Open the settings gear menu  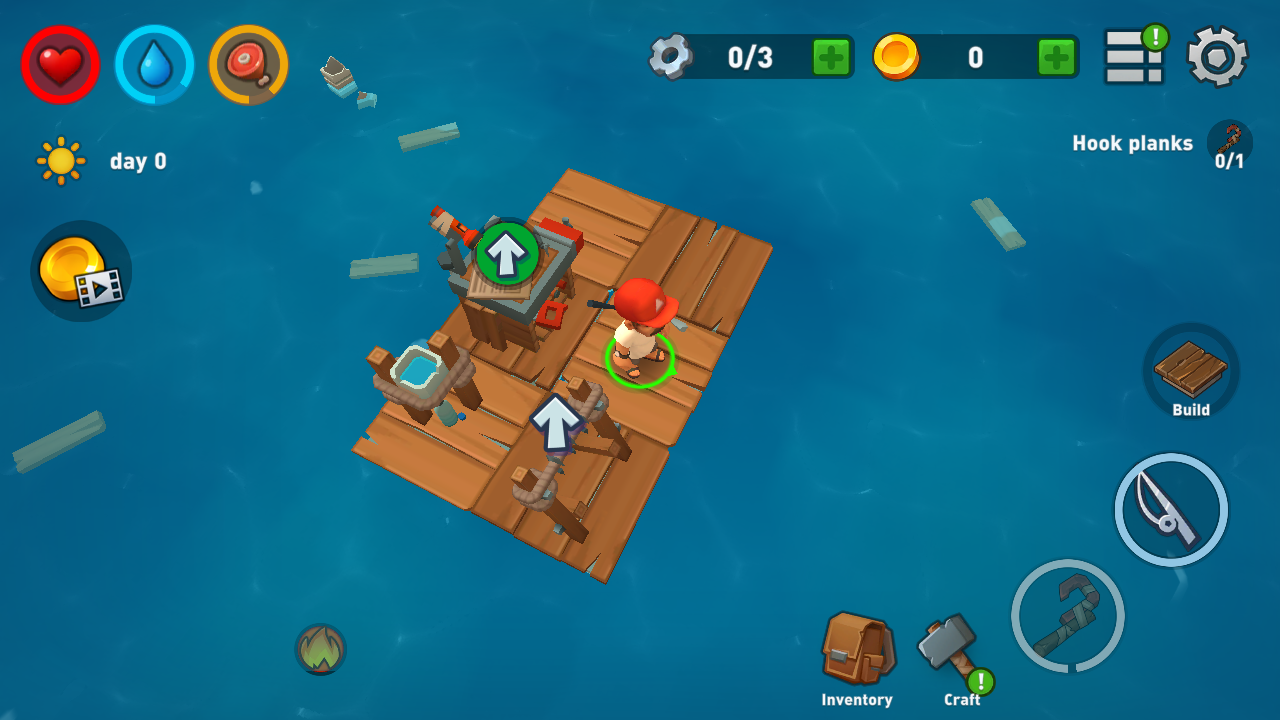click(1217, 57)
